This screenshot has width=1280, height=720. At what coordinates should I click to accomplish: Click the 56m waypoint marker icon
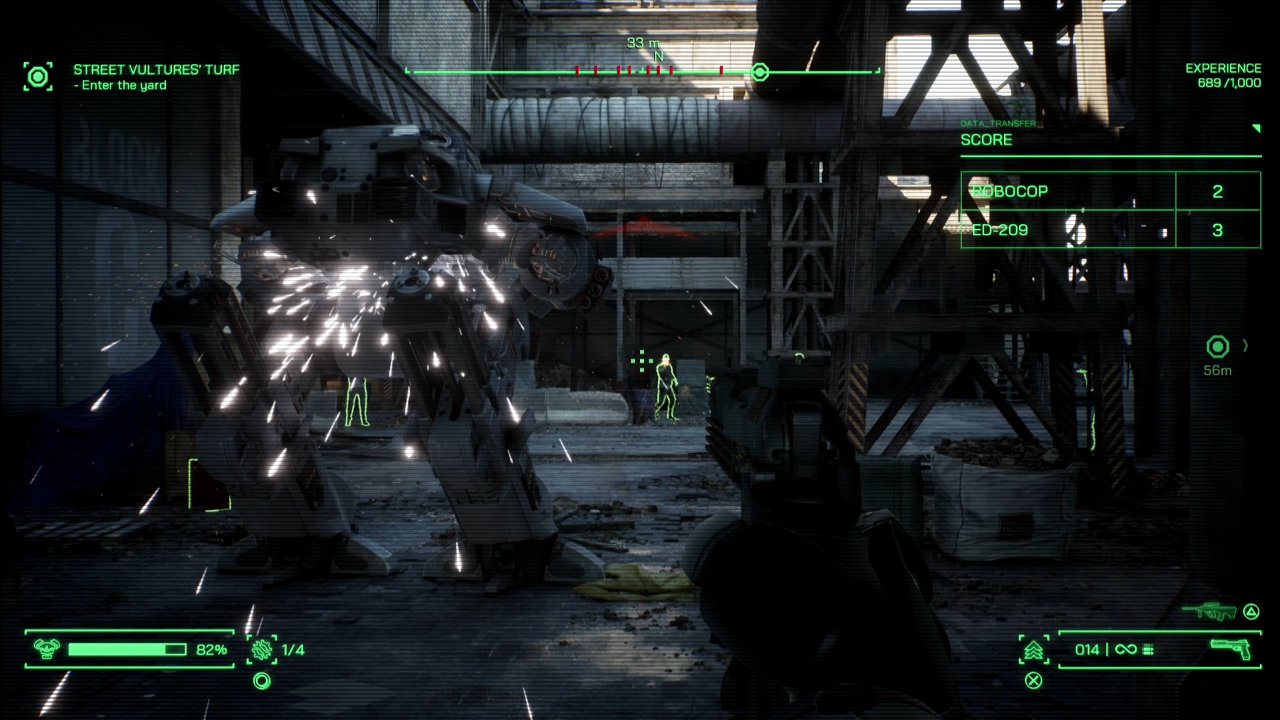click(x=1217, y=347)
